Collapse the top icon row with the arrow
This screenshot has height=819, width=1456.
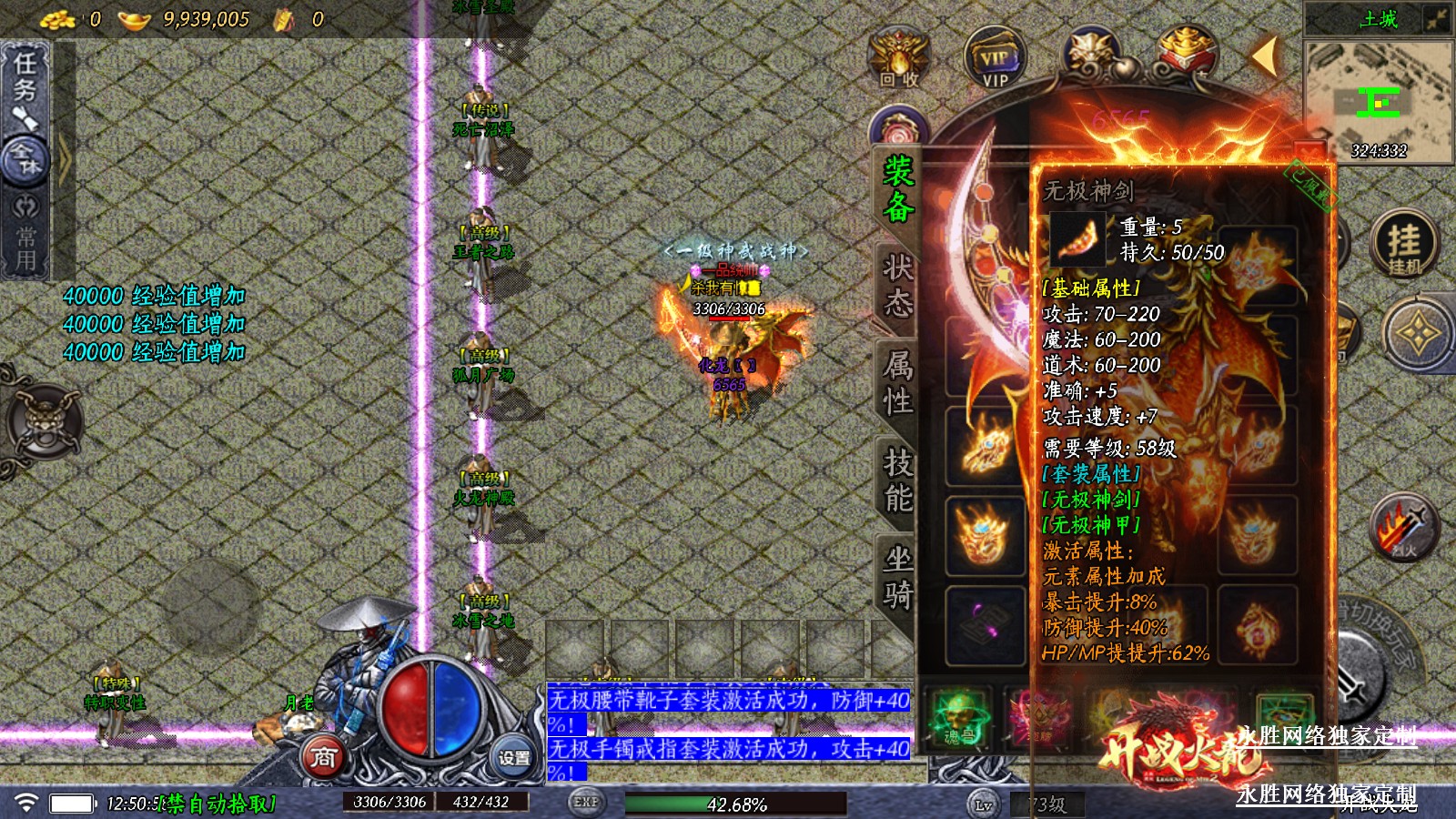(x=1264, y=56)
